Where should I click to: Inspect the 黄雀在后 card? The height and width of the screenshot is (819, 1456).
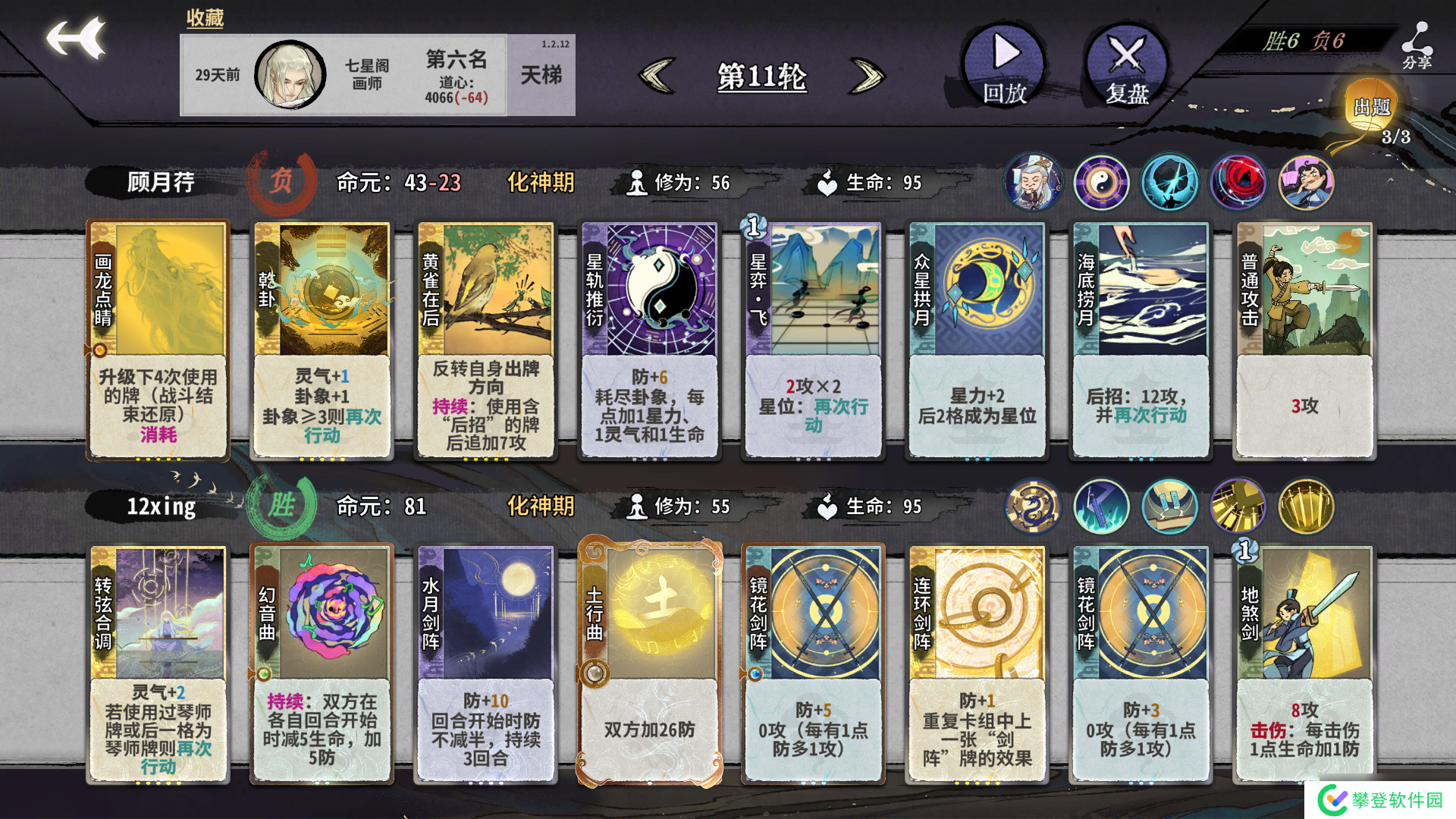[485, 340]
